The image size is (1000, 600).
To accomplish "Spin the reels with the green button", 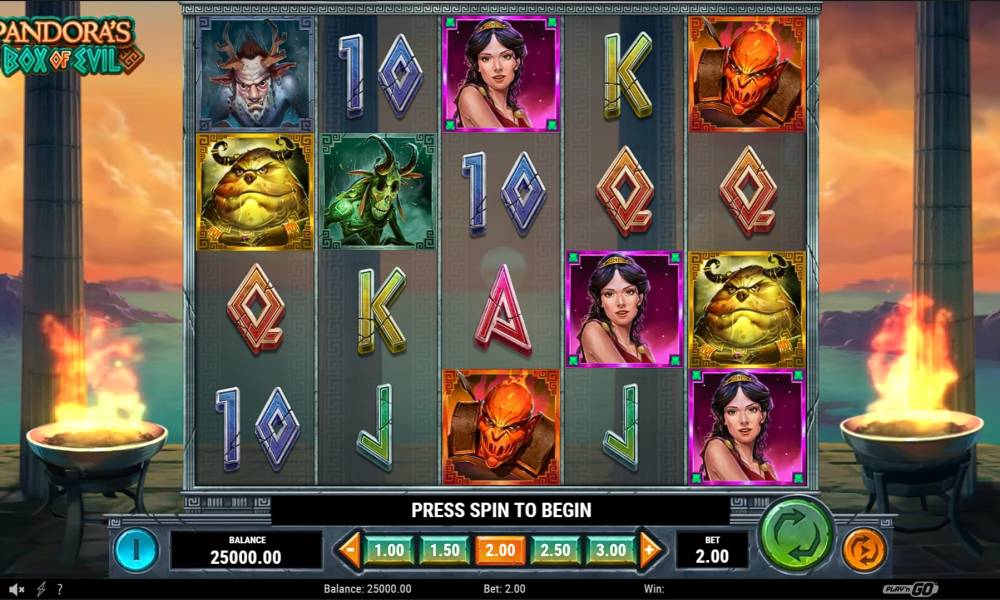I will (796, 534).
